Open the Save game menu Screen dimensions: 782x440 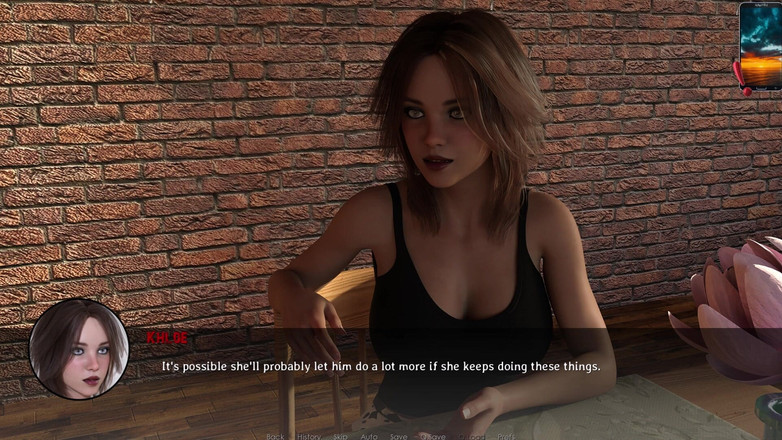[x=399, y=436]
